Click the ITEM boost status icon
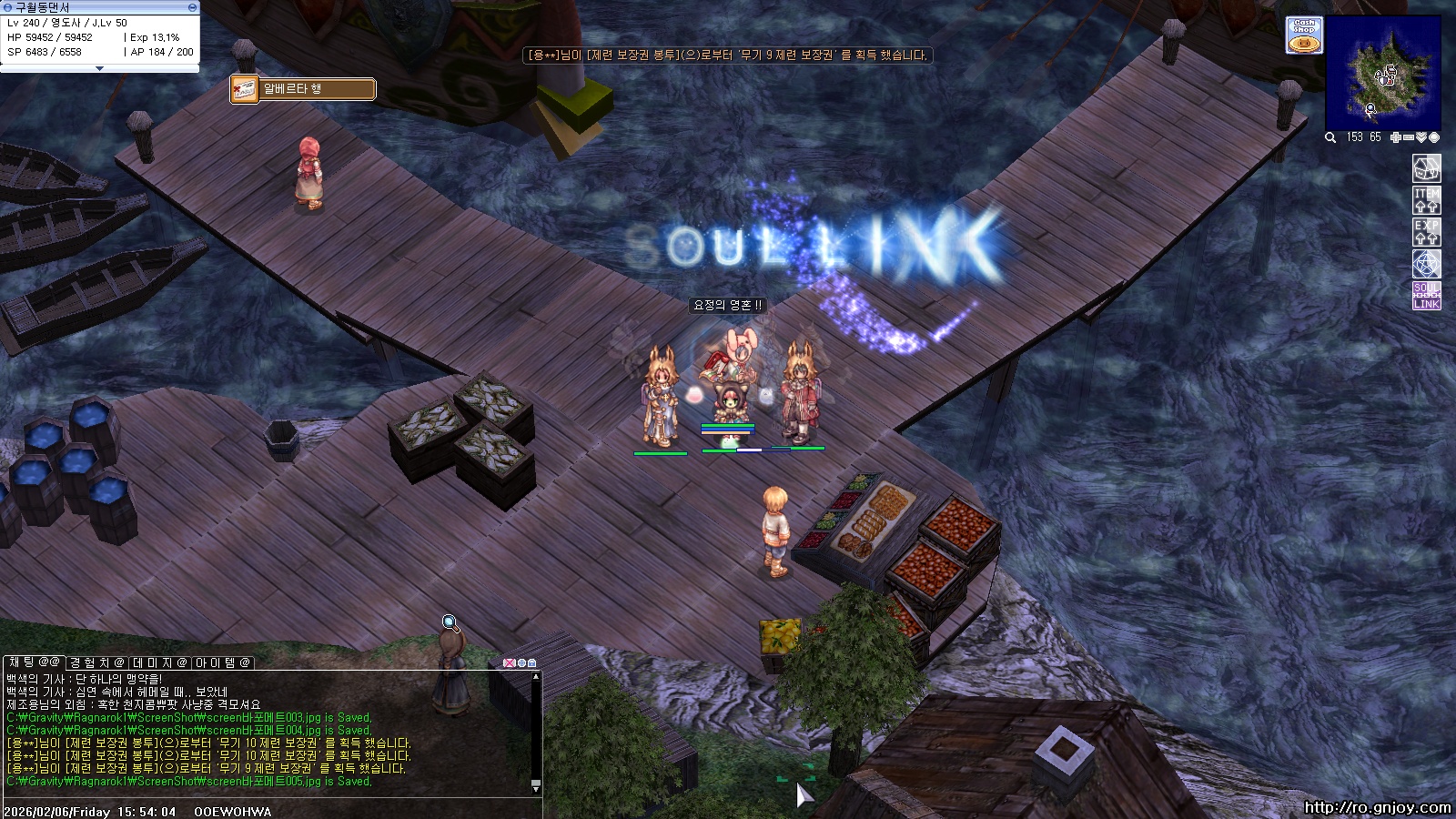 1426,200
